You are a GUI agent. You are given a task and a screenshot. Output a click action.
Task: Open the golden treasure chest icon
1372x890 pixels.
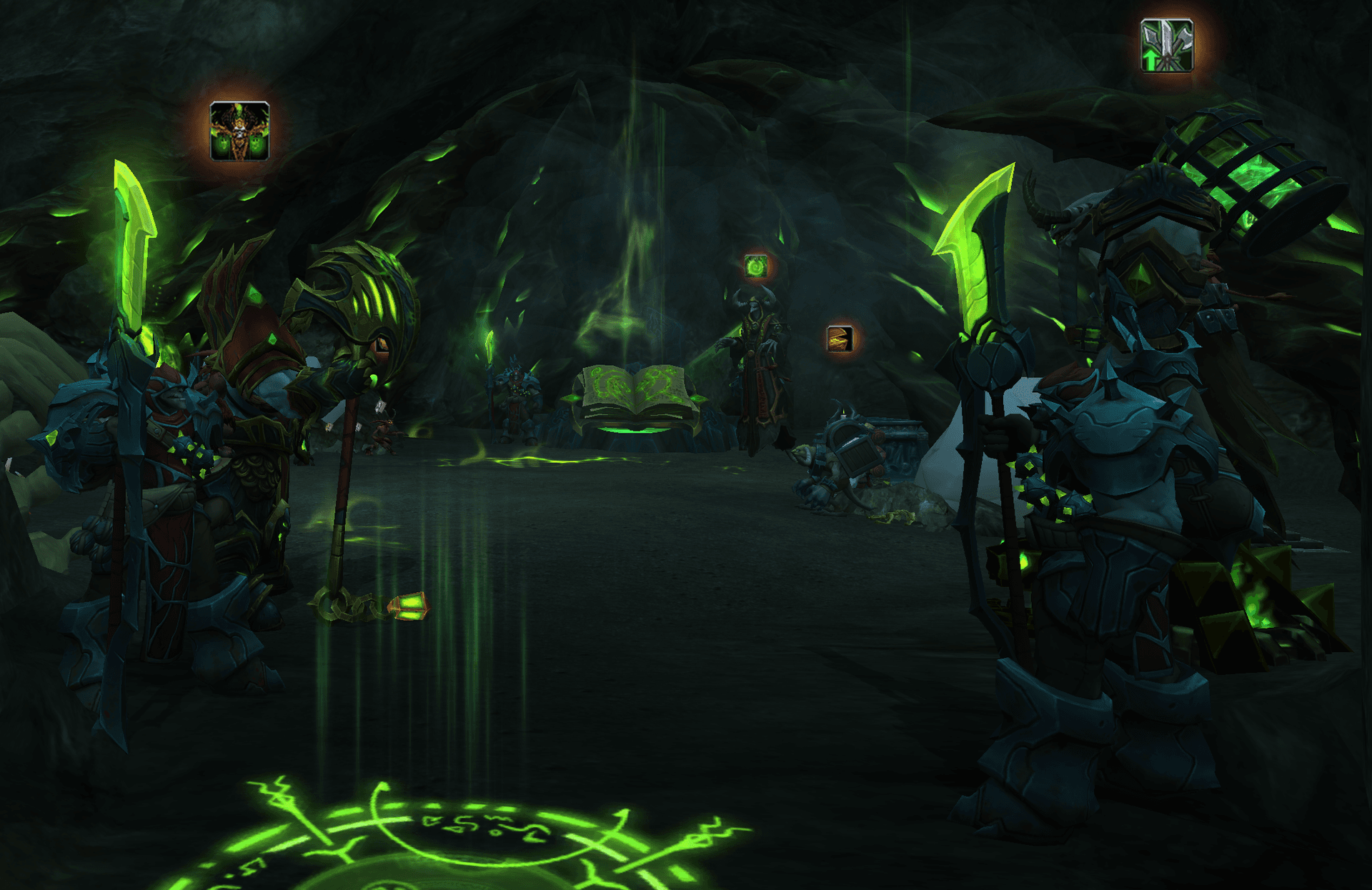coord(840,339)
